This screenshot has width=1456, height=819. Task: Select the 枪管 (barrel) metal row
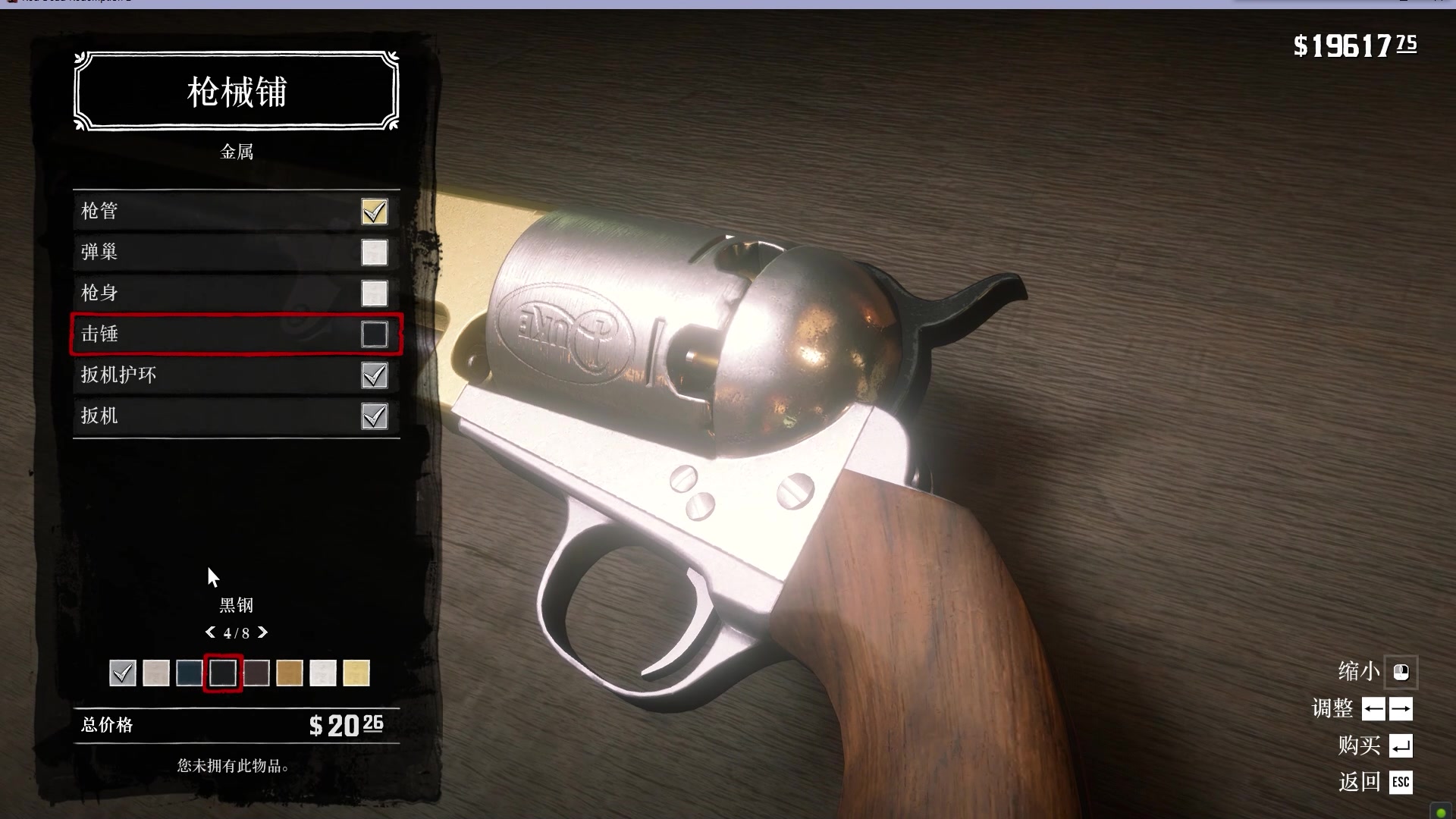(236, 212)
